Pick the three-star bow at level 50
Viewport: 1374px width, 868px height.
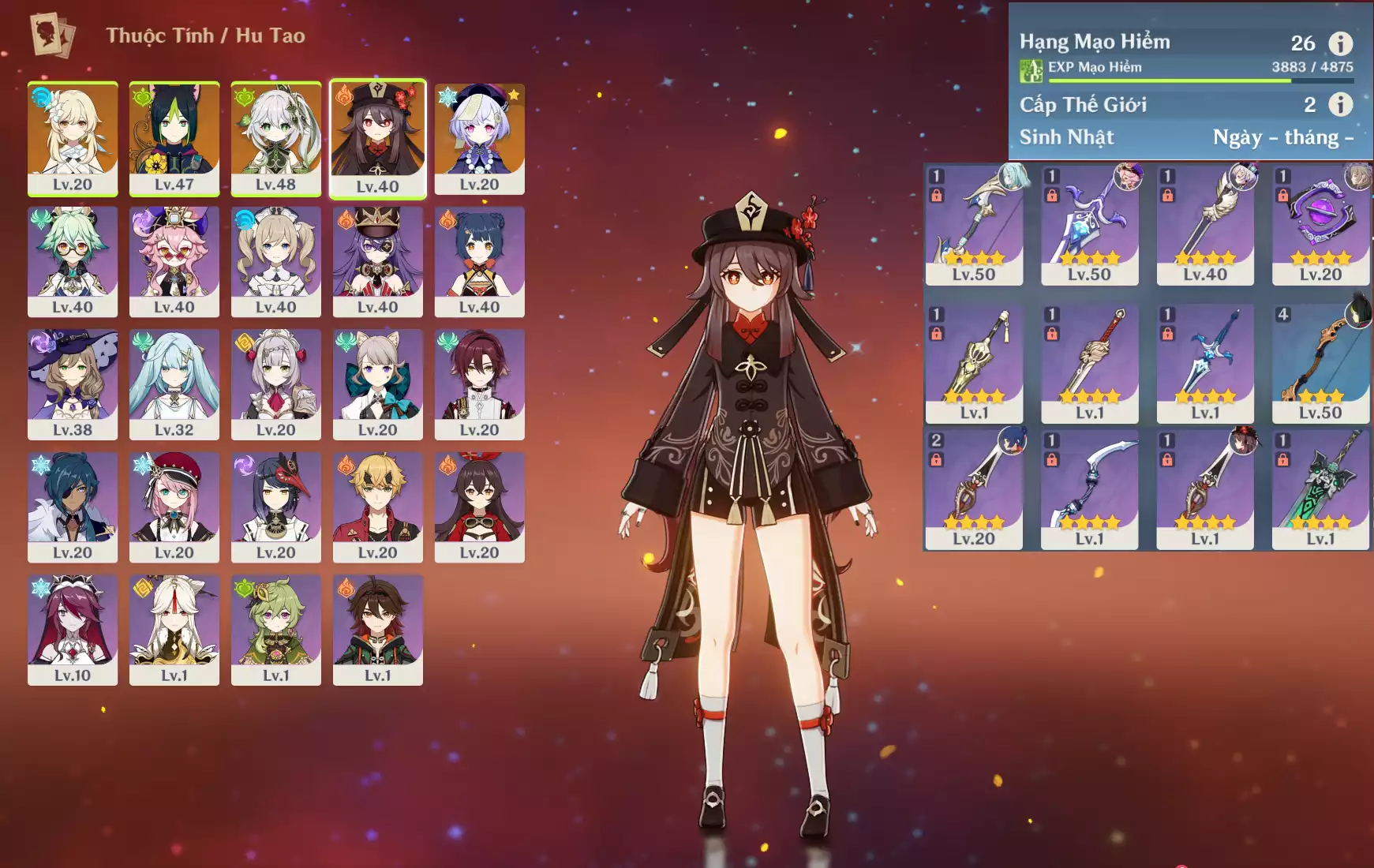click(1320, 364)
